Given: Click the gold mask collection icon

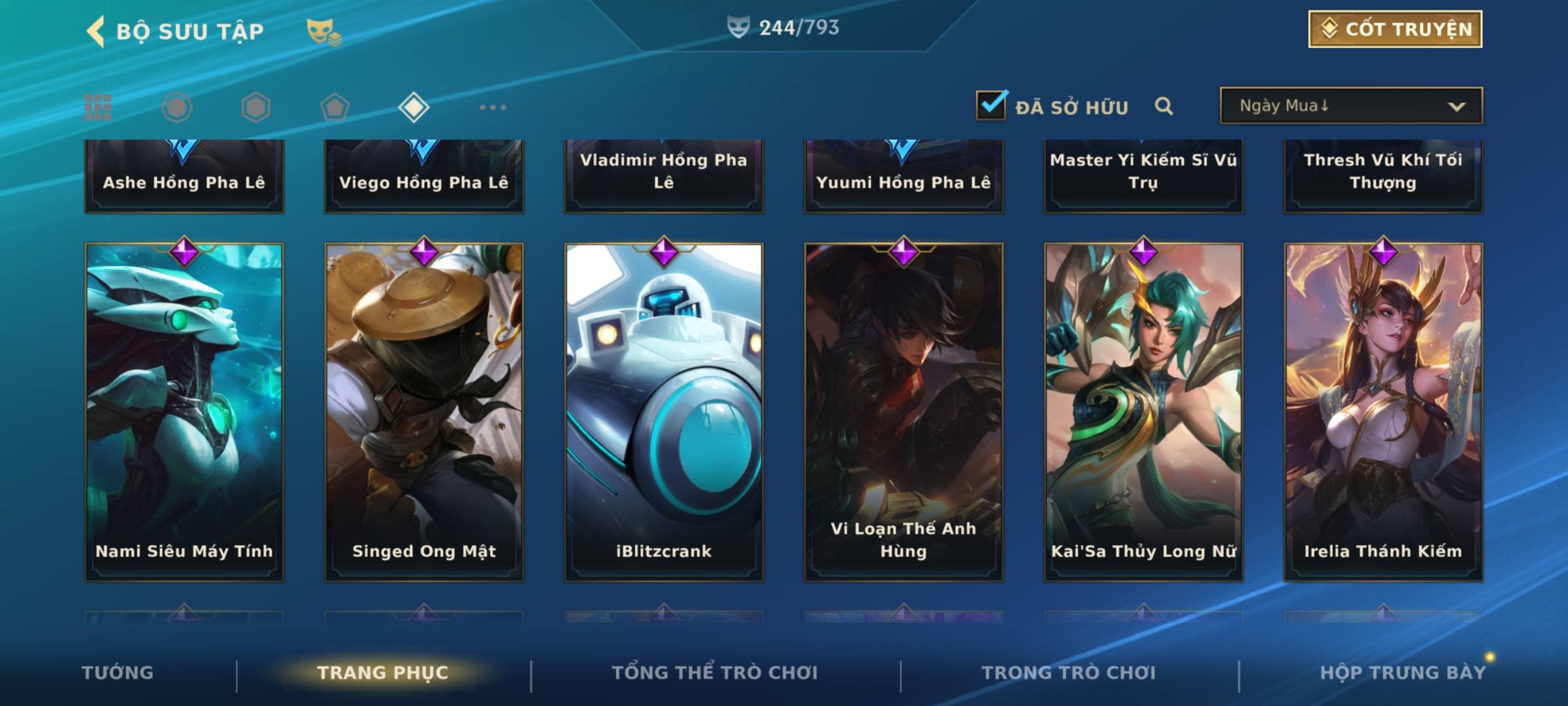Looking at the screenshot, I should (323, 31).
